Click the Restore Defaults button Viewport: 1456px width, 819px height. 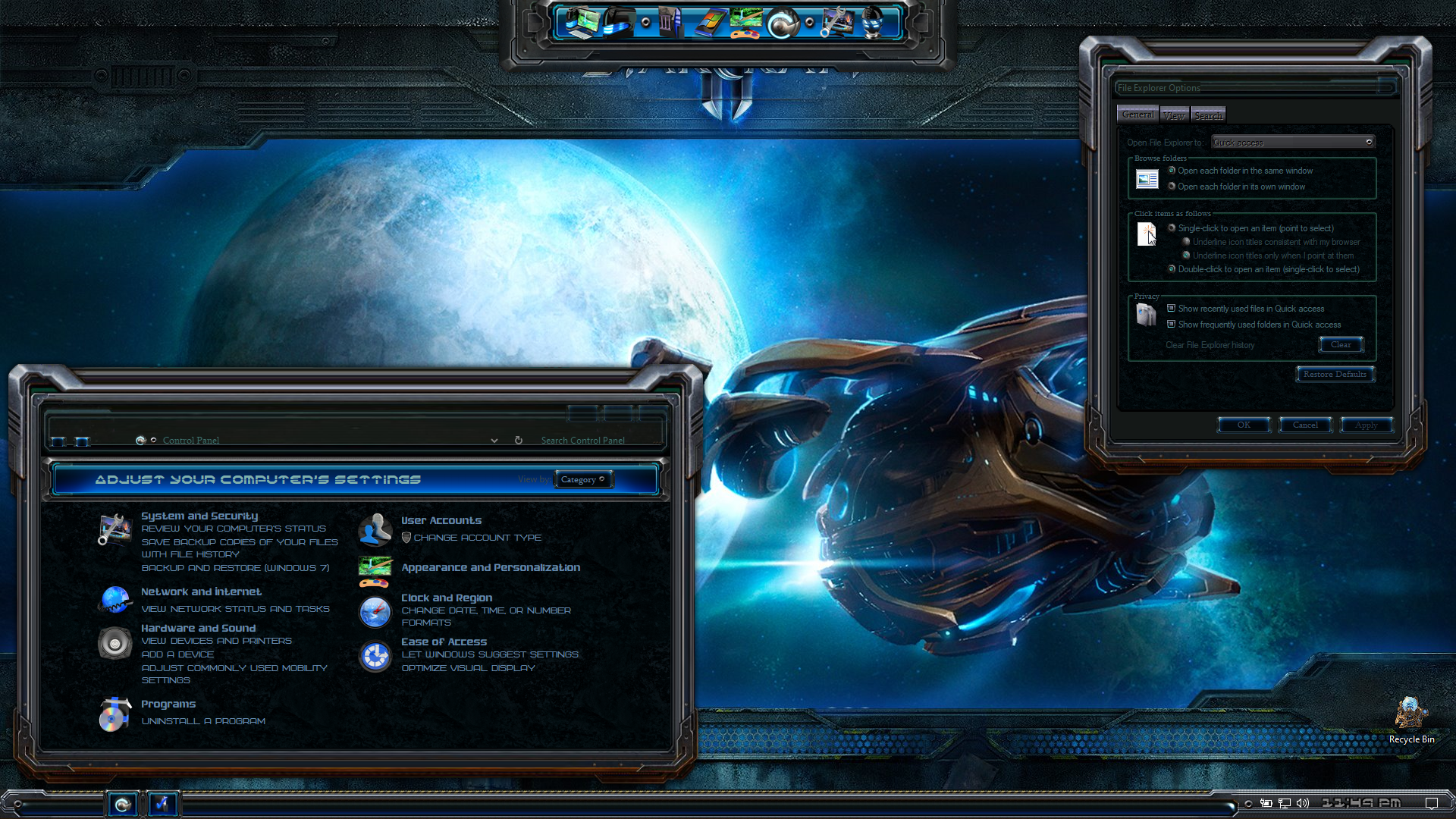point(1335,374)
